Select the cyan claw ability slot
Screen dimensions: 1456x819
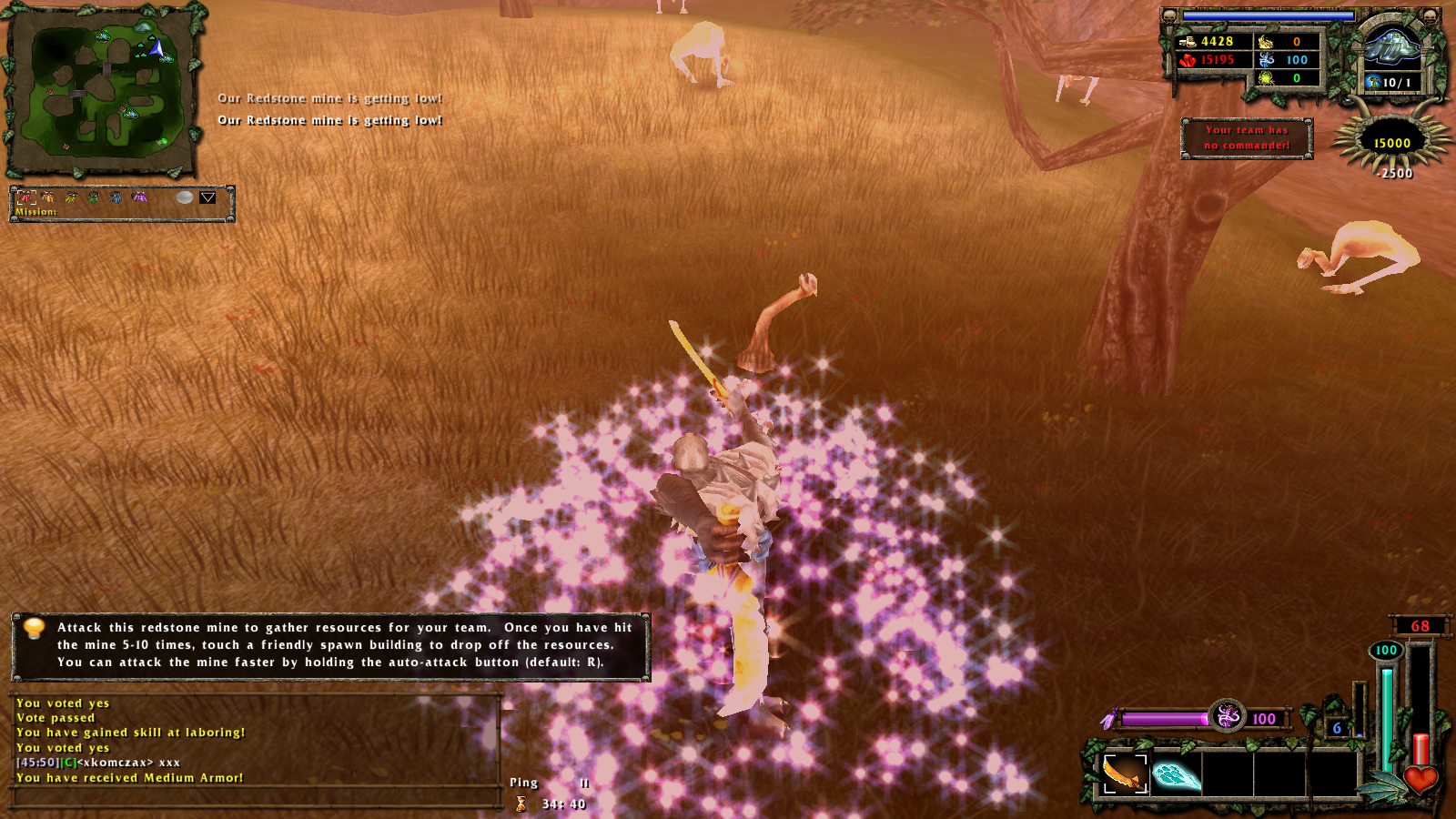pyautogui.click(x=1176, y=774)
